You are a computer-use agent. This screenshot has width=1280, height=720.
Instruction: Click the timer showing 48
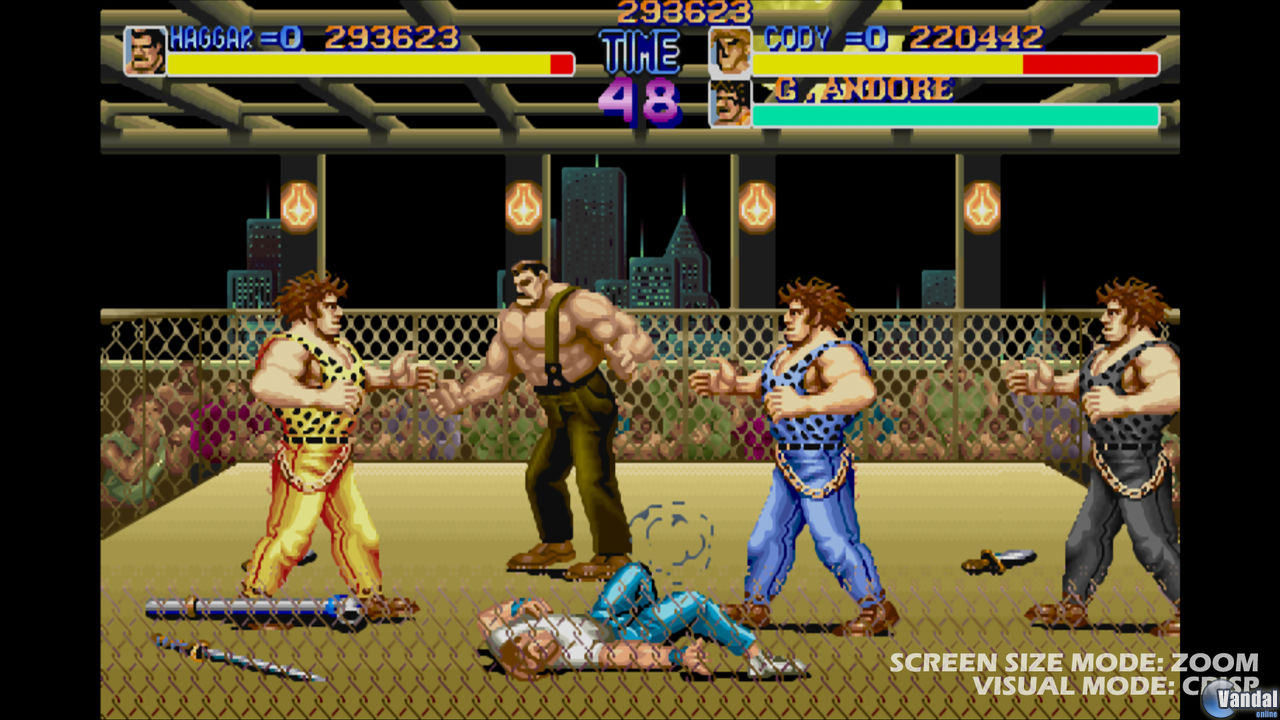point(642,98)
